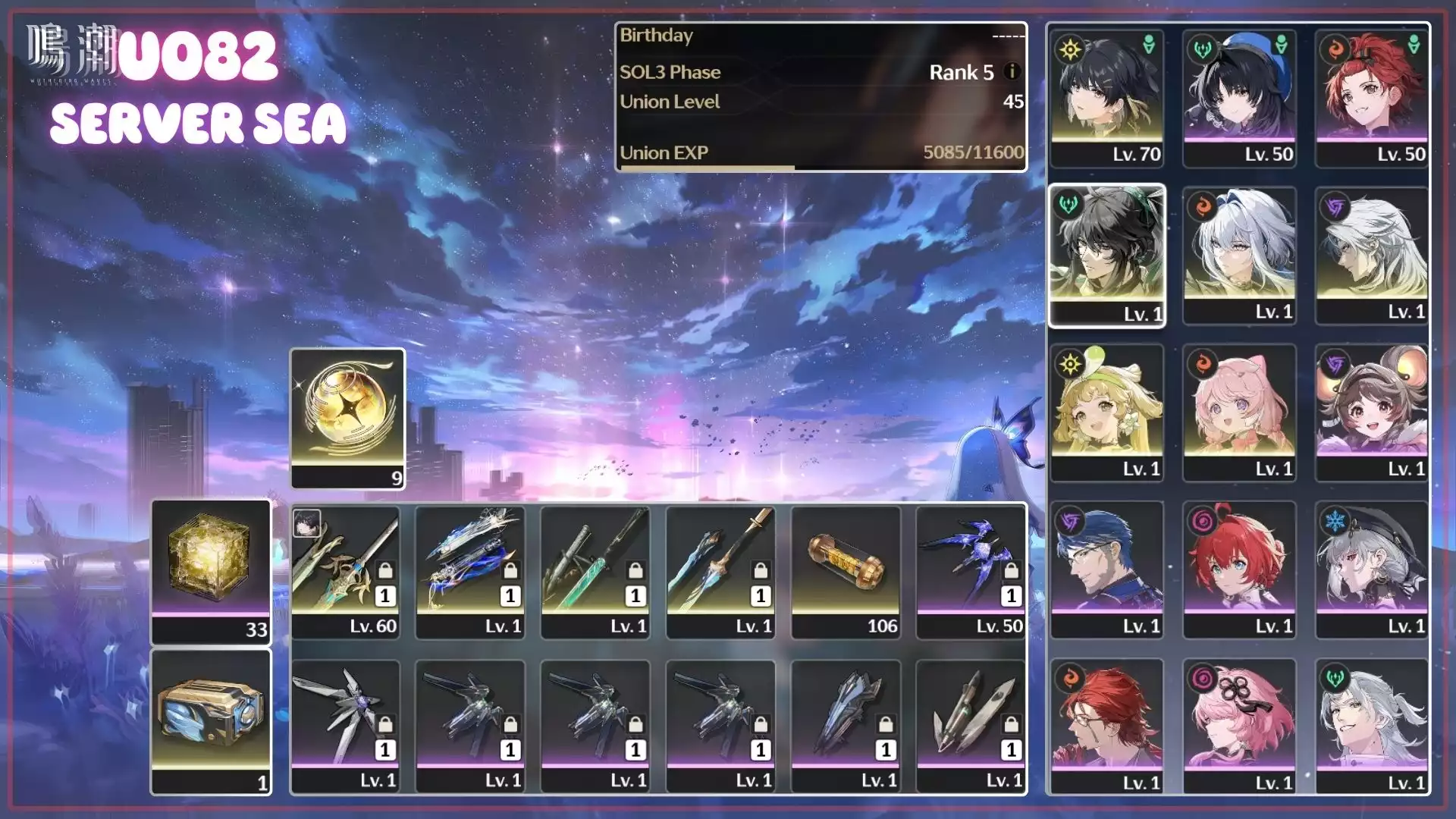Viewport: 1456px width, 819px height.
Task: Select the glowing gold cube item slot
Action: coord(211,571)
